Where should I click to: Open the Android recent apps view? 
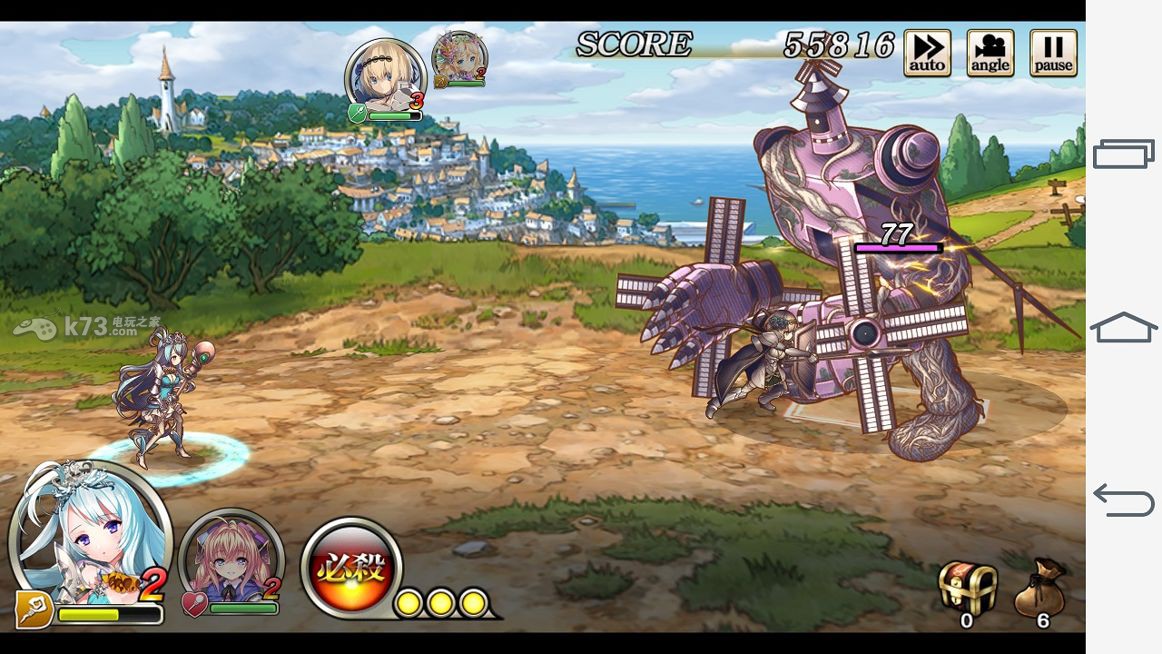point(1123,154)
